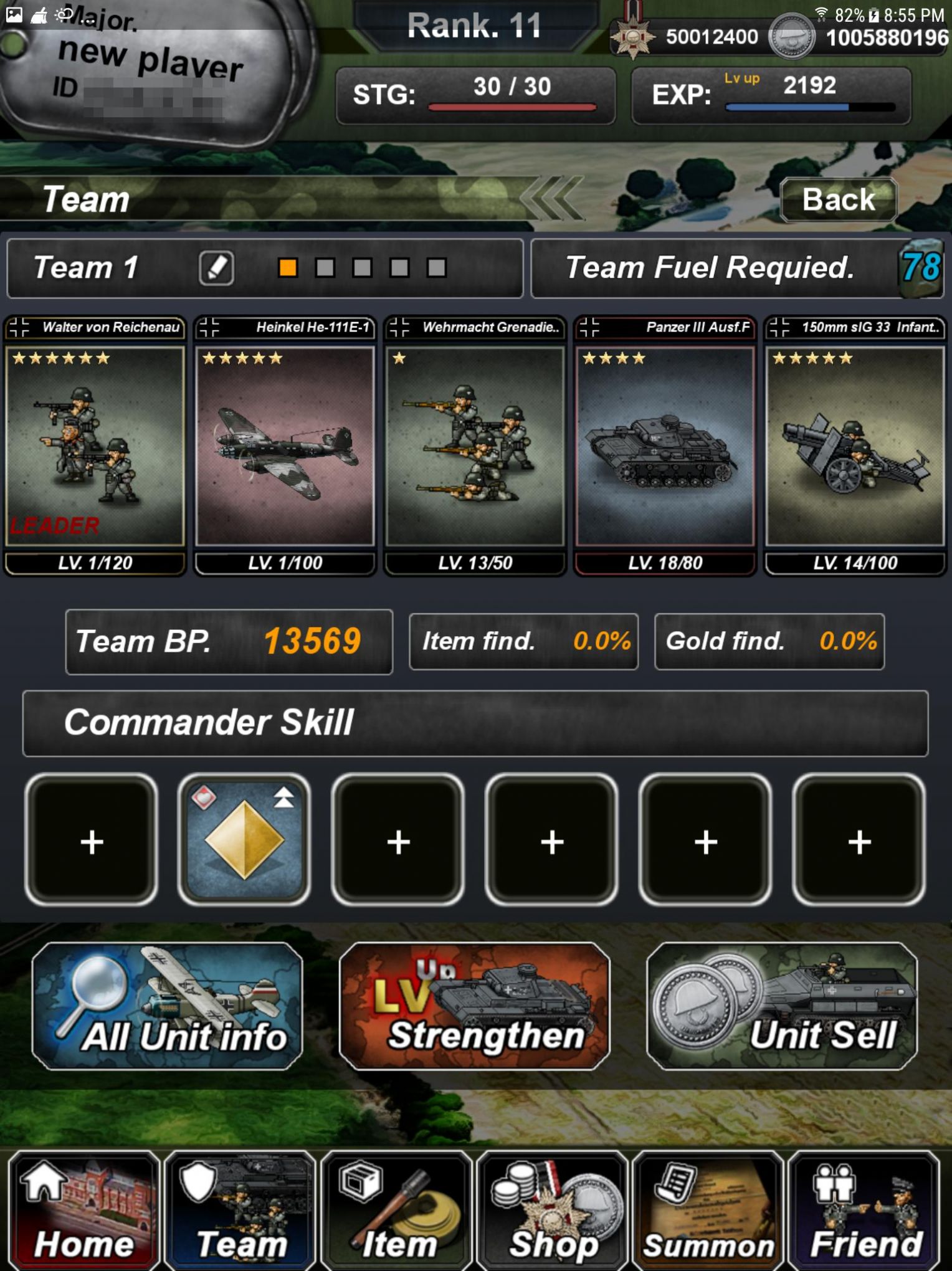Open the equipped gold commander skill
Viewport: 952px width, 1271px height.
point(244,842)
